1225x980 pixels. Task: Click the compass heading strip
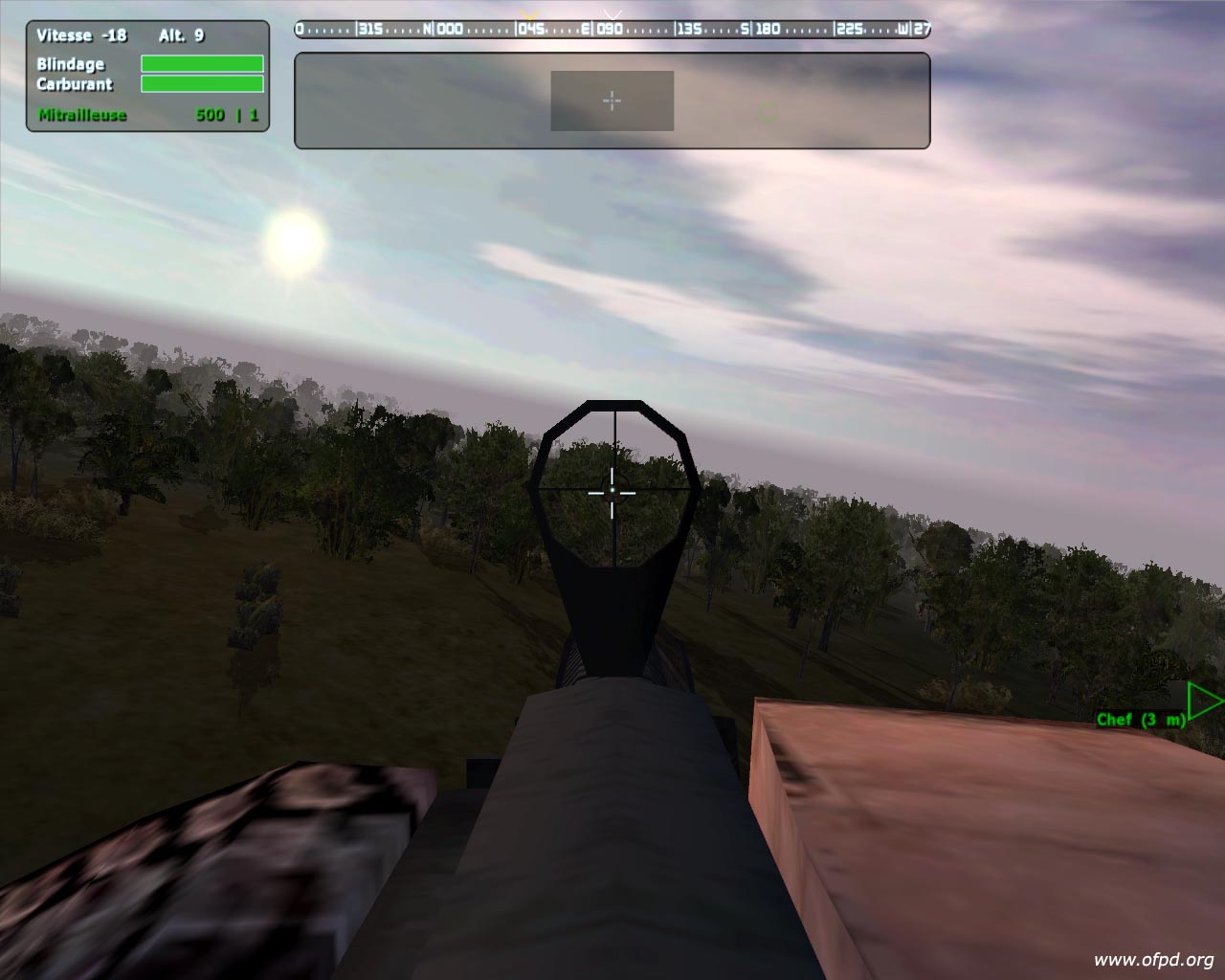(x=612, y=29)
